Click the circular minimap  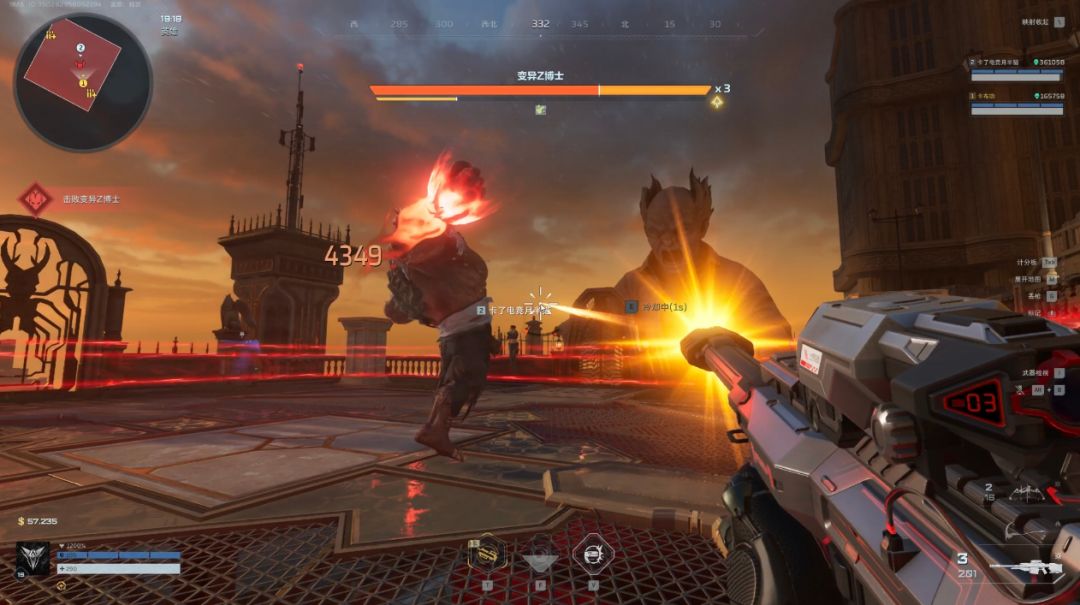coord(83,82)
